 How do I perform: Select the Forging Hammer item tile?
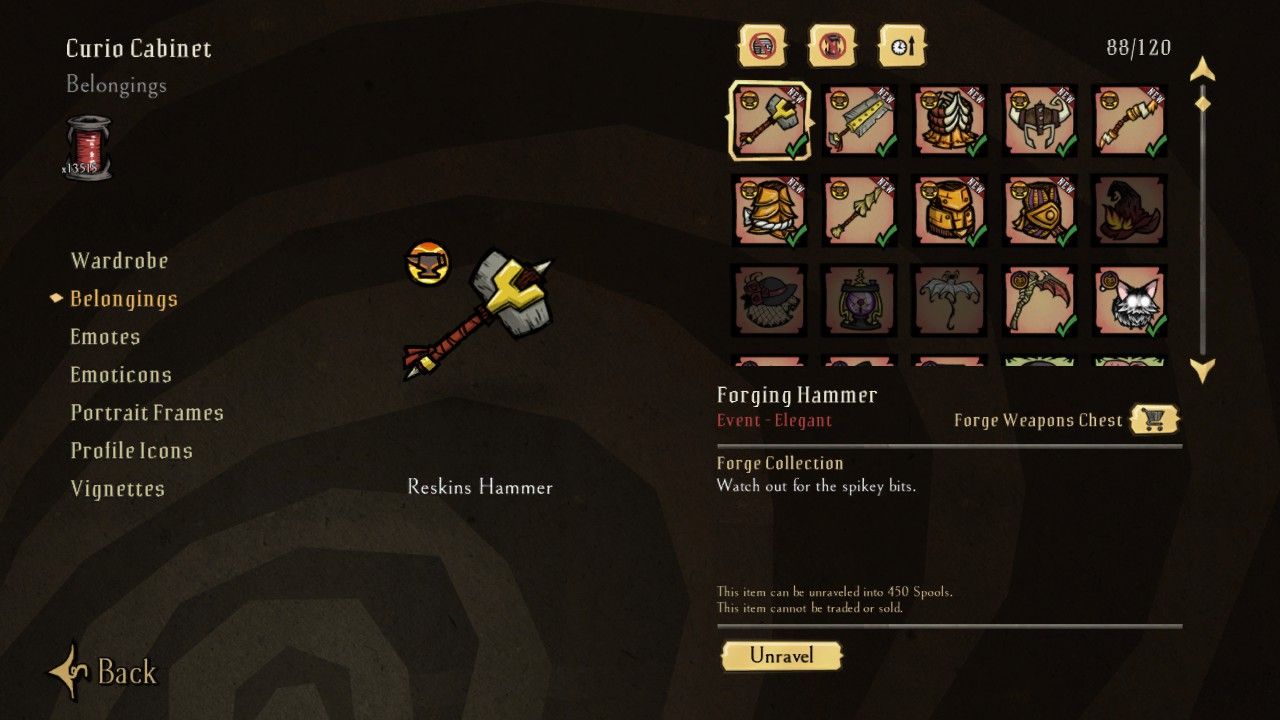(x=769, y=120)
